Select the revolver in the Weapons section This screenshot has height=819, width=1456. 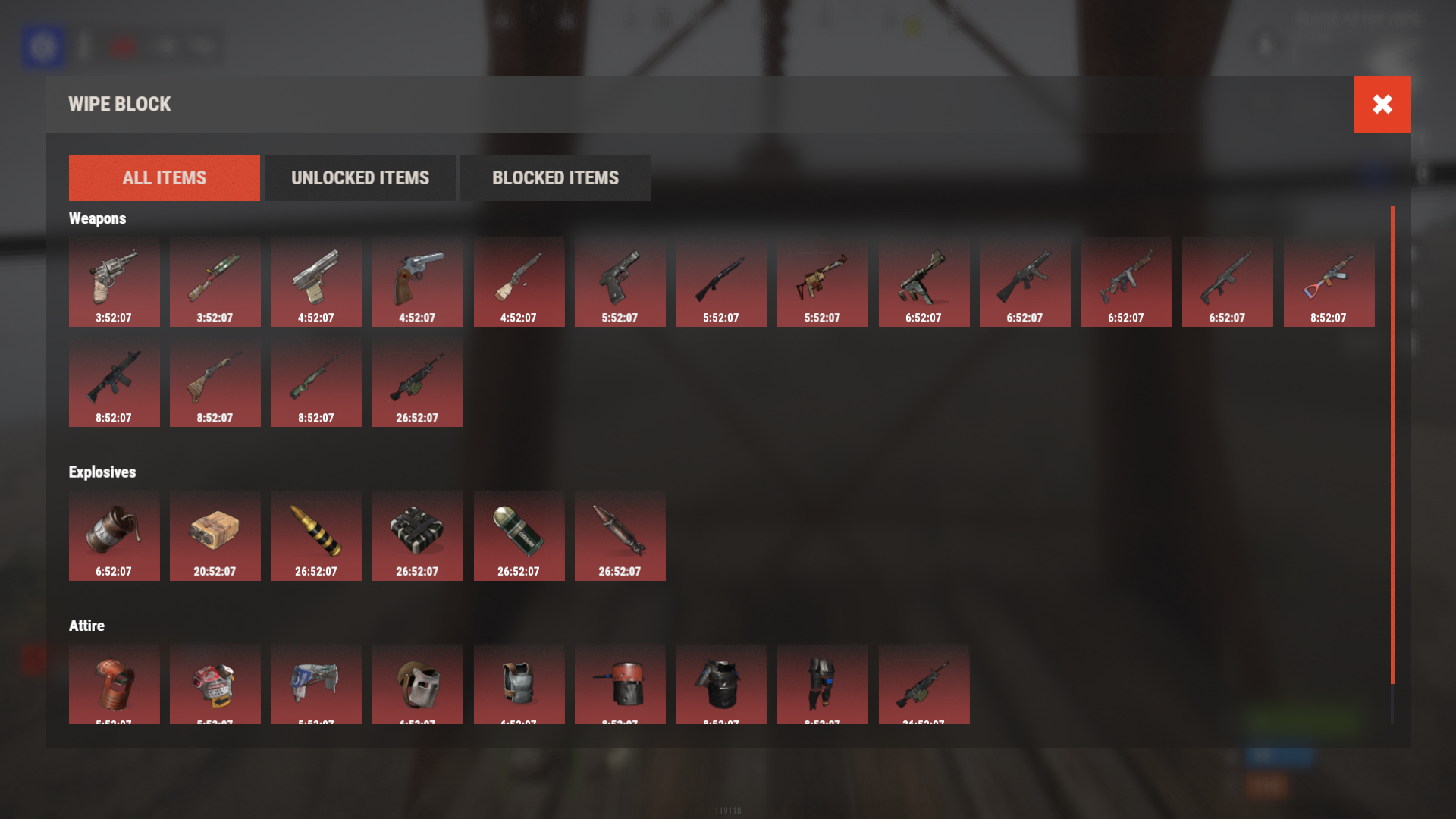coord(115,281)
